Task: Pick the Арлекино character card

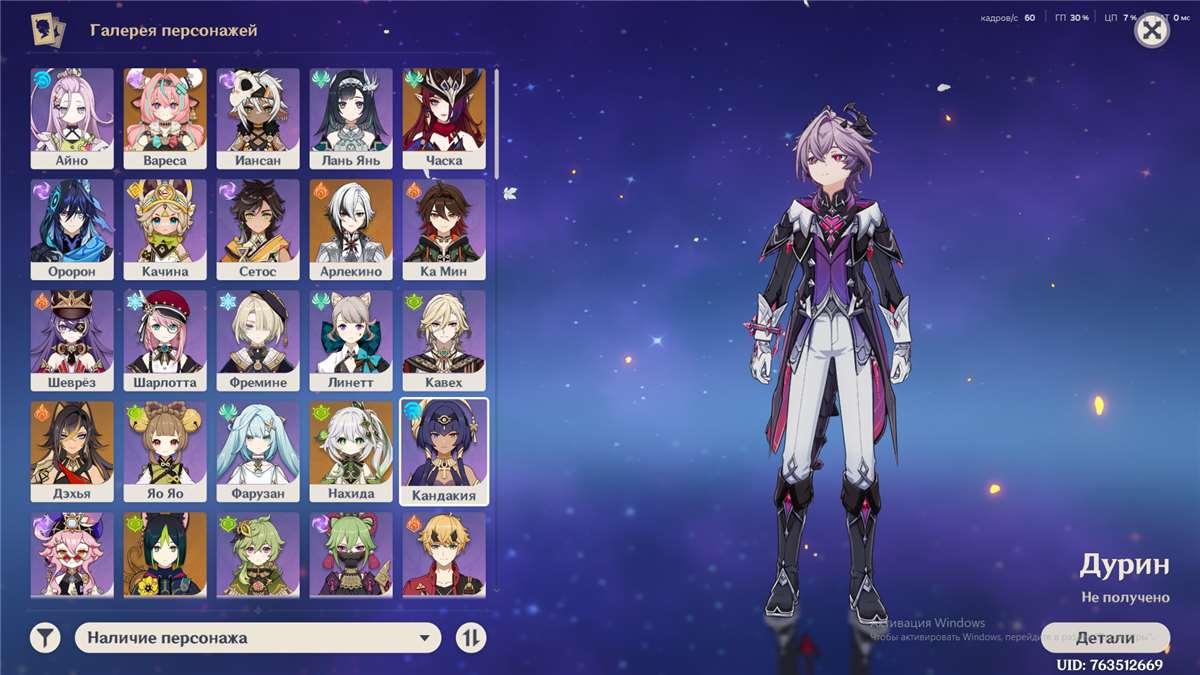Action: [x=351, y=228]
